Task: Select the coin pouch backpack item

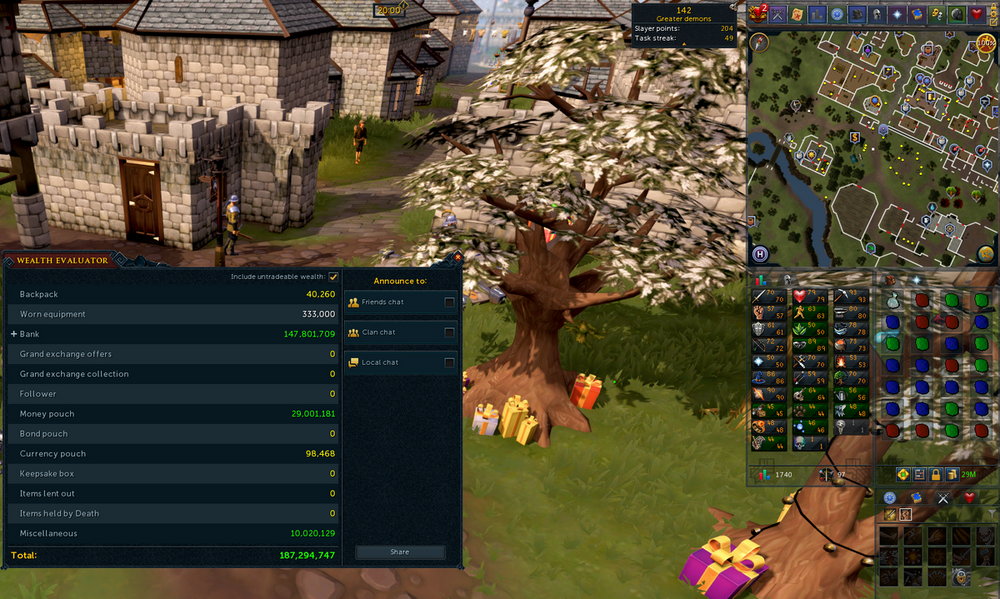Action: [894, 299]
